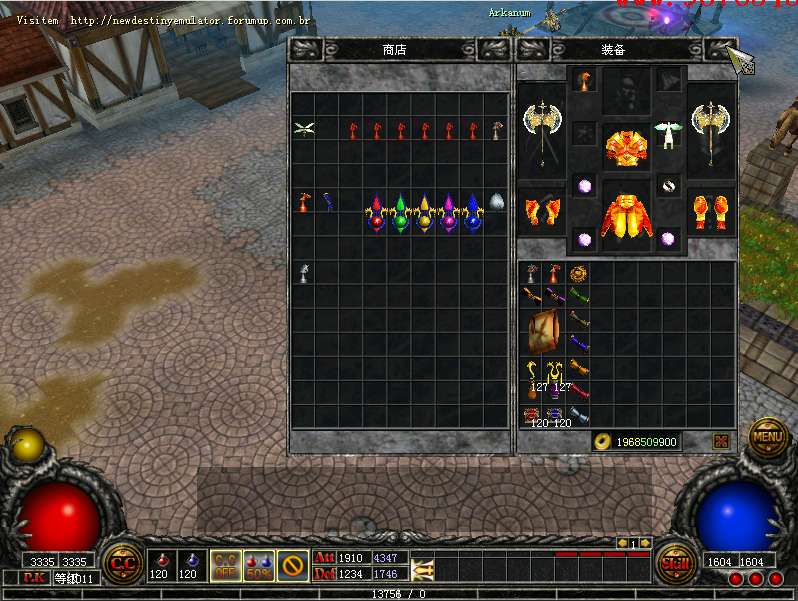Click the three arrows skill icon

click(x=422, y=568)
